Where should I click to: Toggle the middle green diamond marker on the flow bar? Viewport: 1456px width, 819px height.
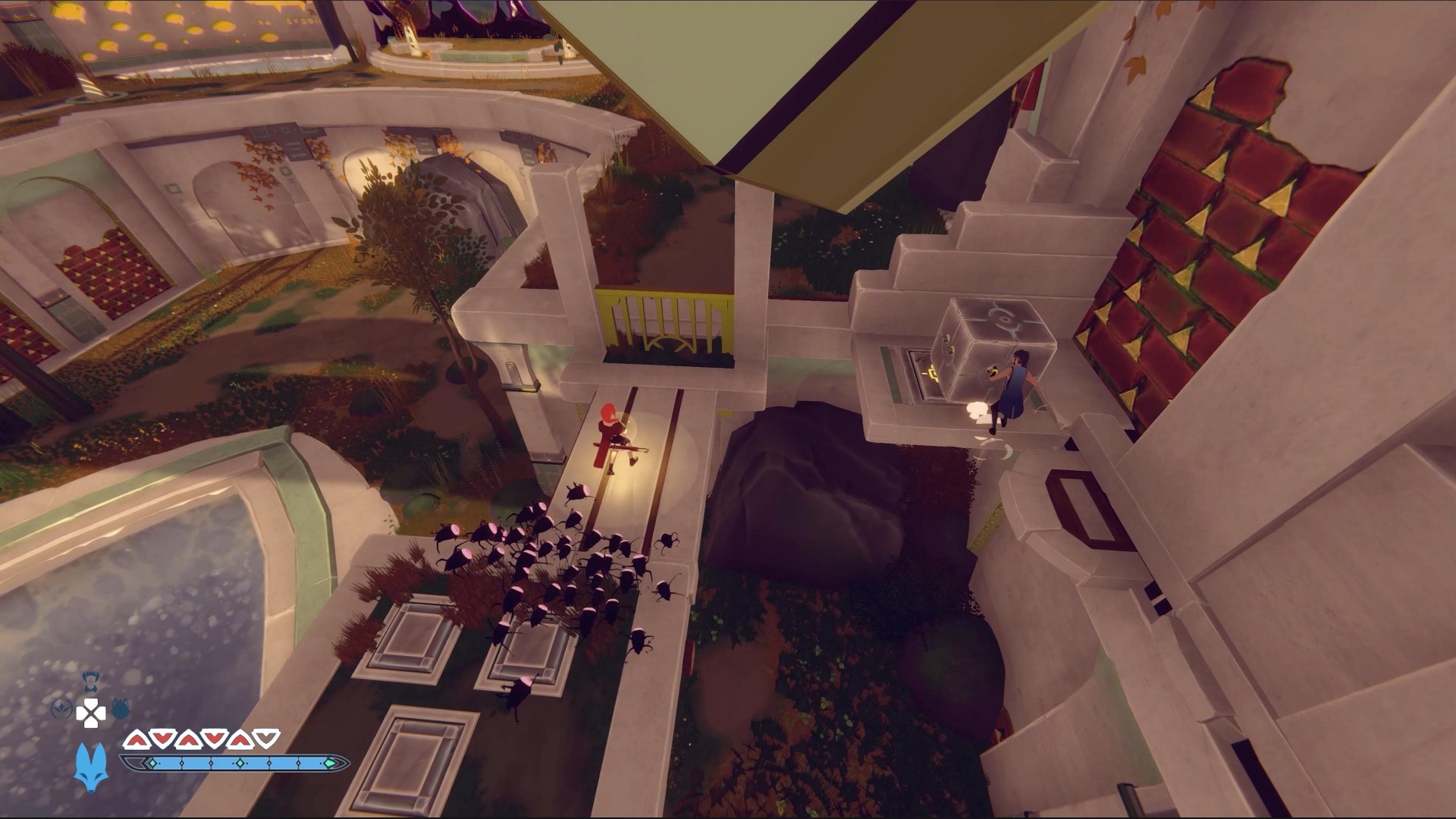click(240, 763)
